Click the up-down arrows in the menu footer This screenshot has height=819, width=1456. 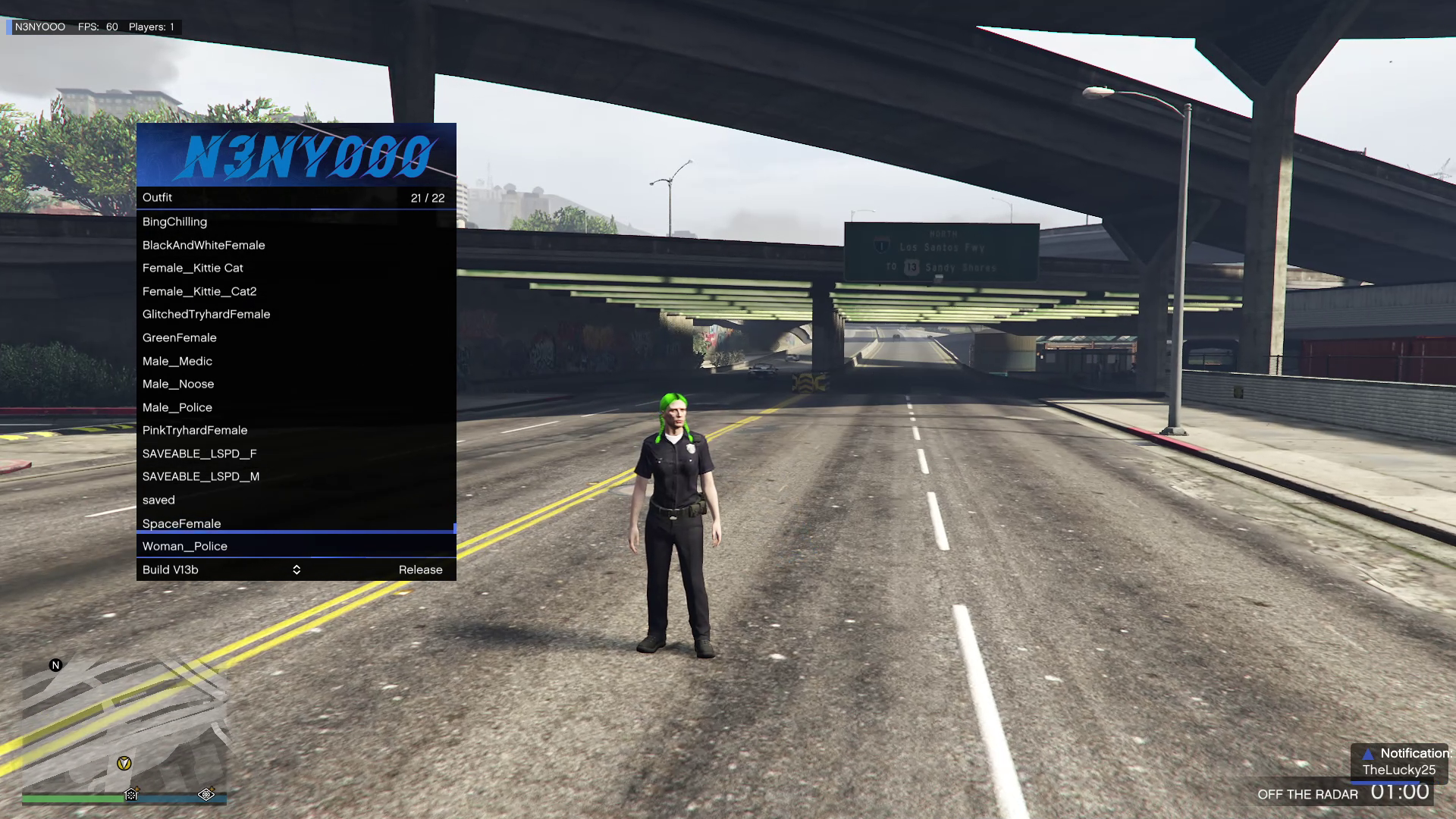coord(297,570)
